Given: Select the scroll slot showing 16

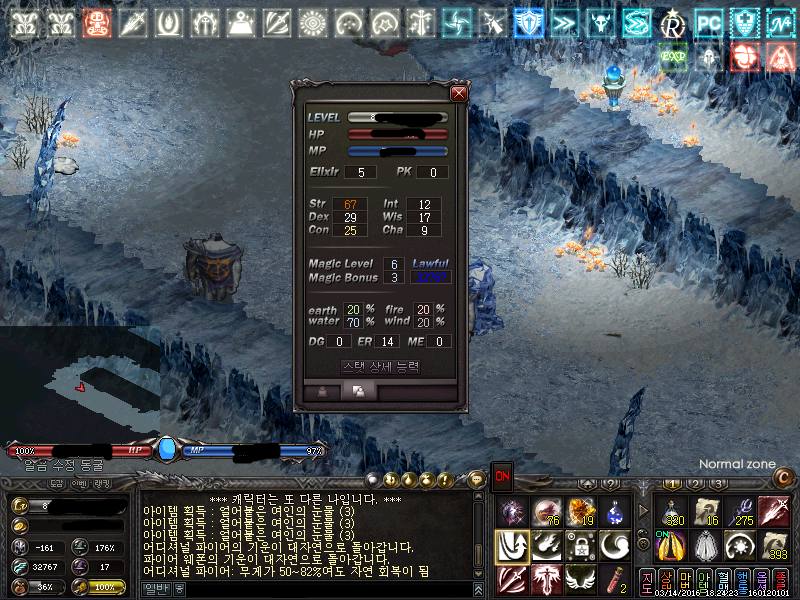Looking at the screenshot, I should pyautogui.click(x=706, y=511).
